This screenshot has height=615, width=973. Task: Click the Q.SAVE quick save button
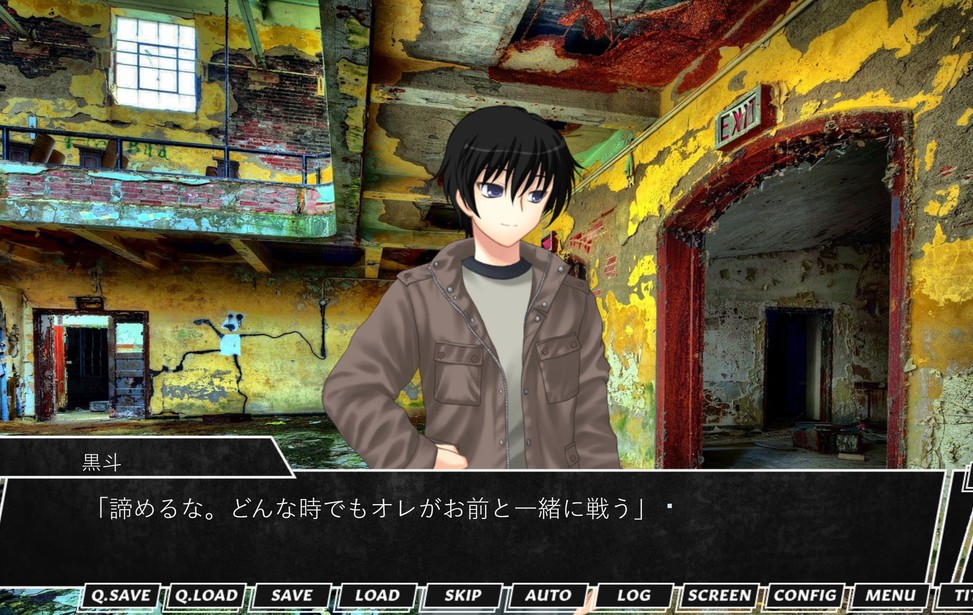120,596
